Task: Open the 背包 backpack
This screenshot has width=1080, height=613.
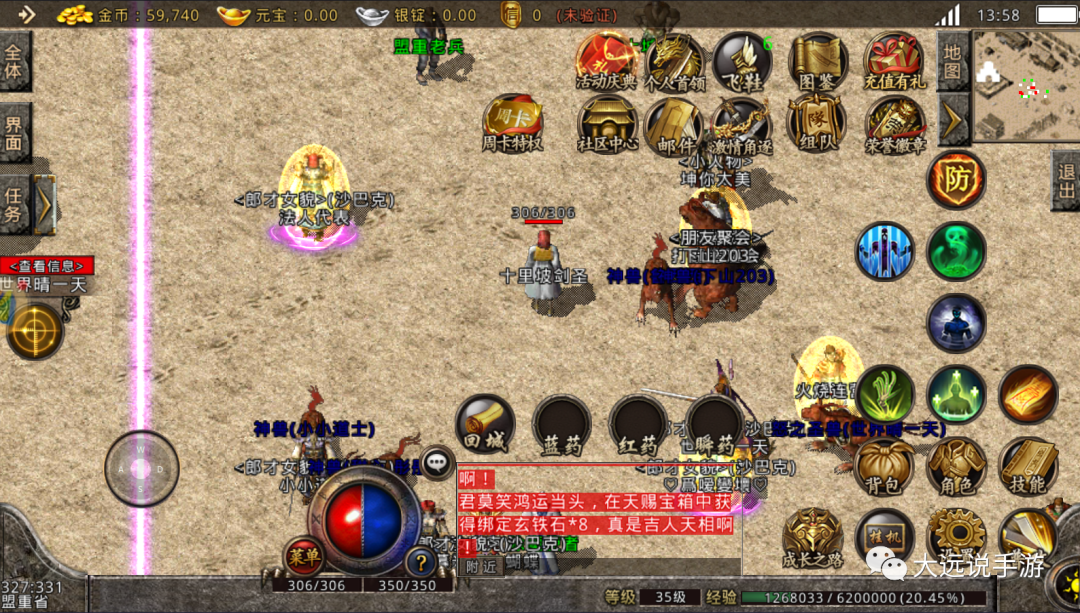Action: point(885,466)
